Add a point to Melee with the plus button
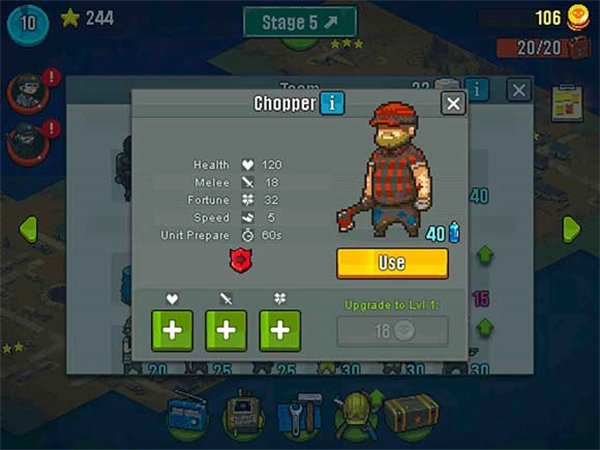 click(x=226, y=331)
